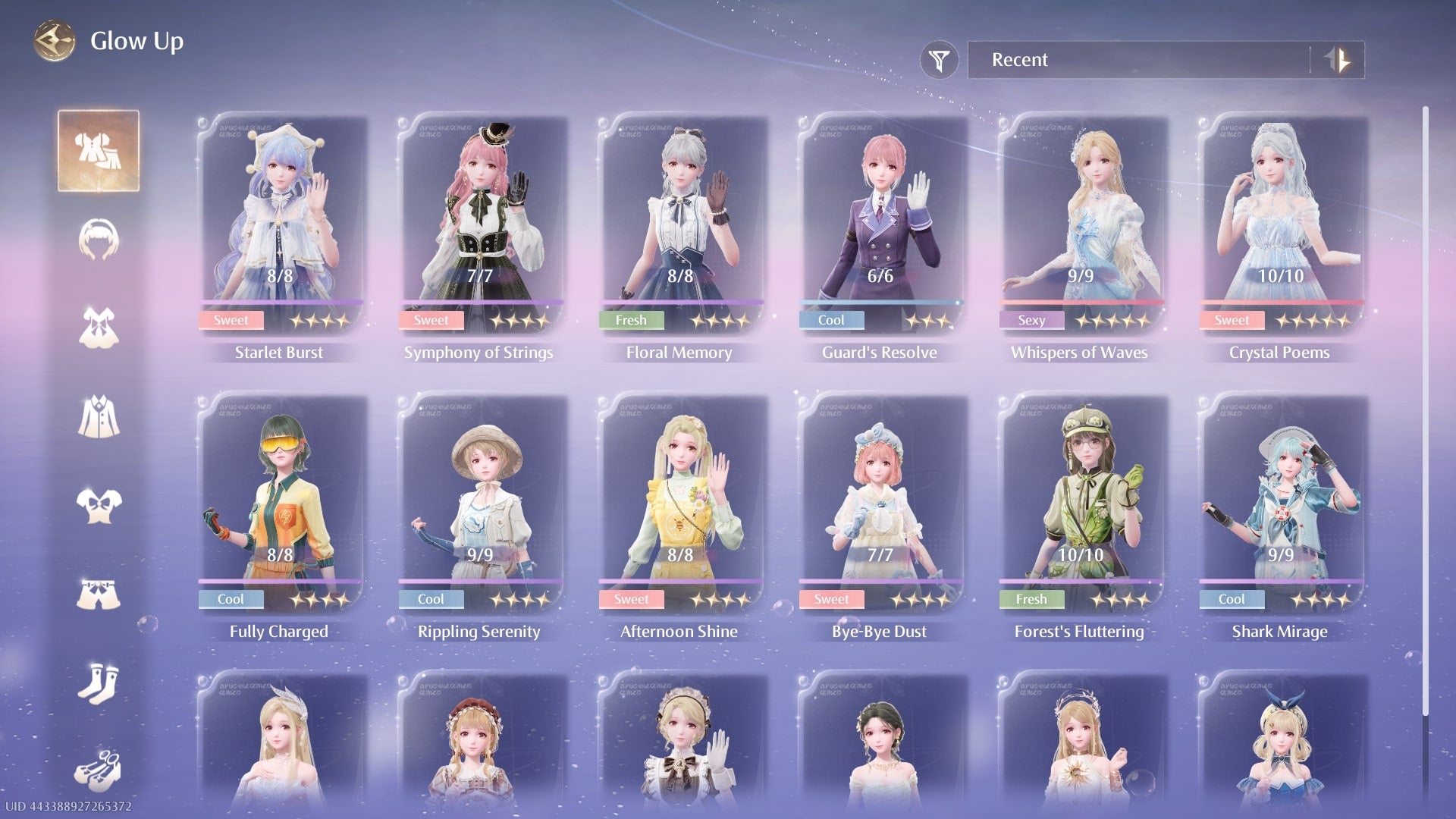Go back using the Glow Up arrow
This screenshot has height=819, width=1456.
point(55,41)
